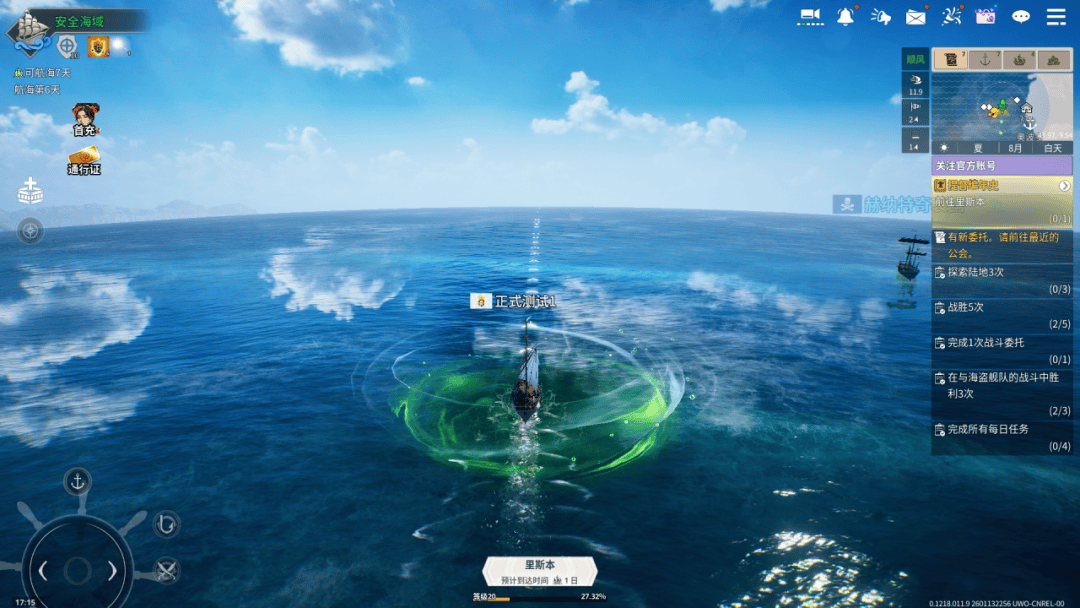Steer the ship wheel right arrow
1080x608 pixels.
click(112, 571)
